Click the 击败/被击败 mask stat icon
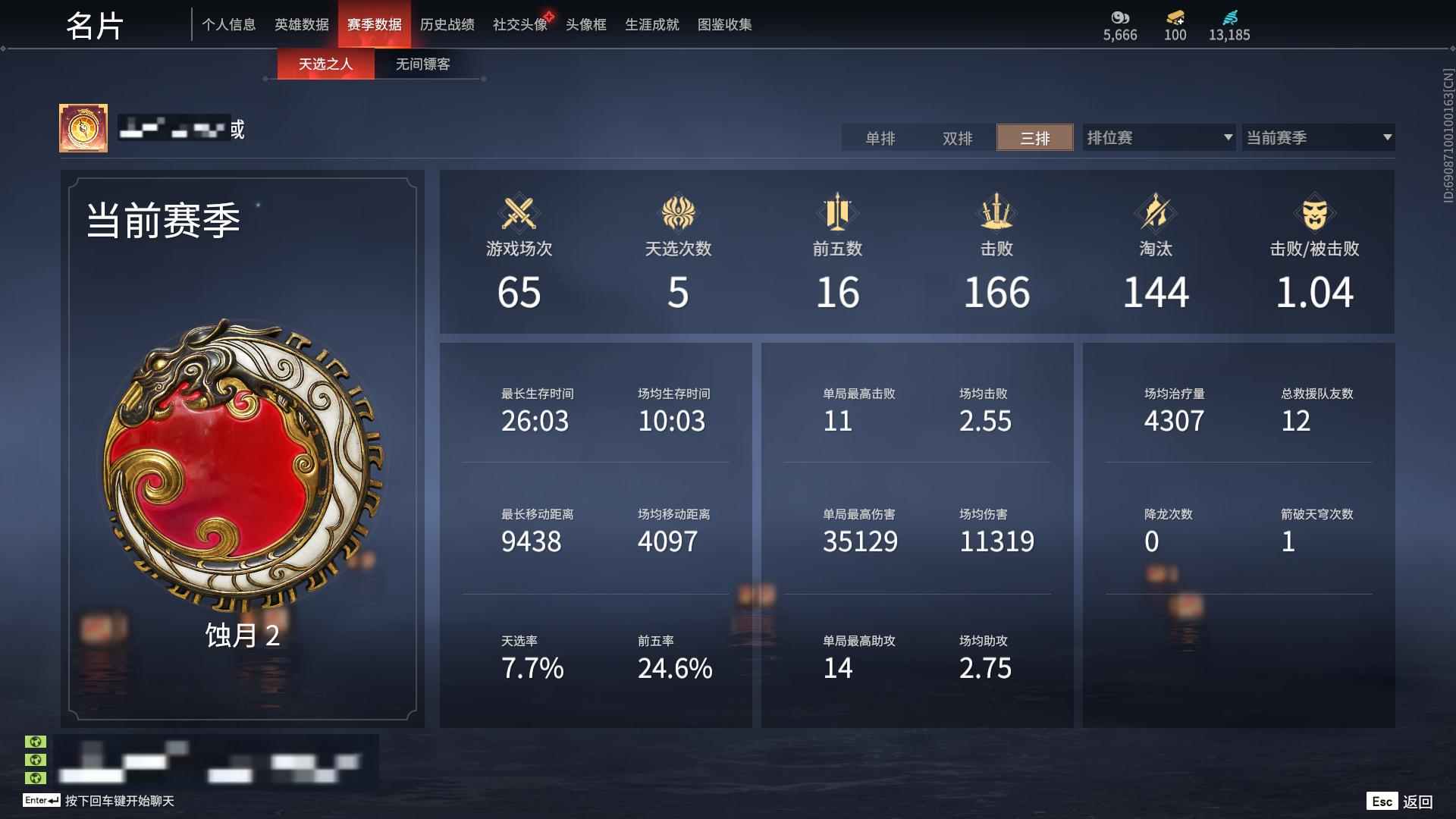Screen dimensions: 1456x819 1314,215
